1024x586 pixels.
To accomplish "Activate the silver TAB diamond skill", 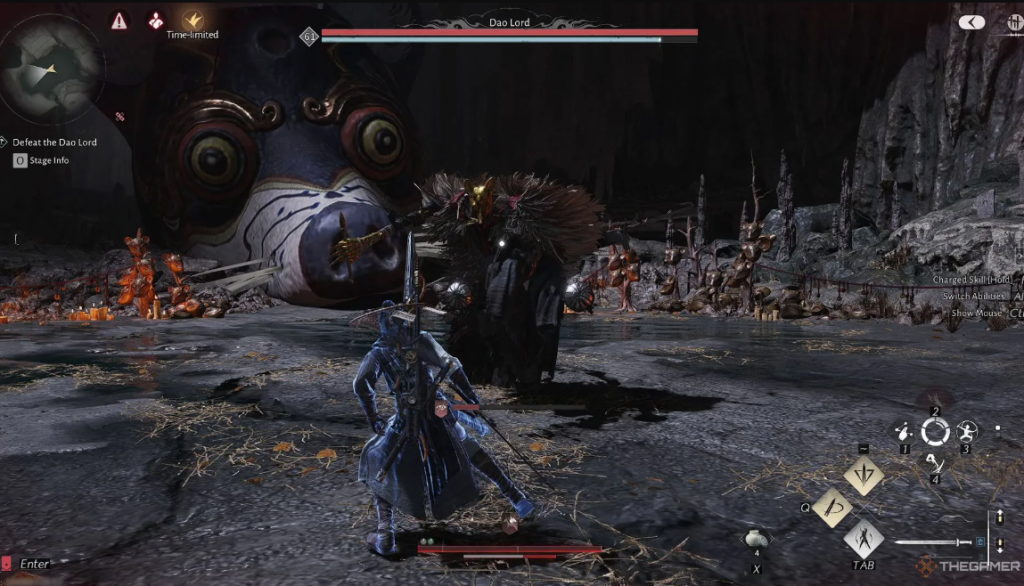I will pyautogui.click(x=863, y=541).
